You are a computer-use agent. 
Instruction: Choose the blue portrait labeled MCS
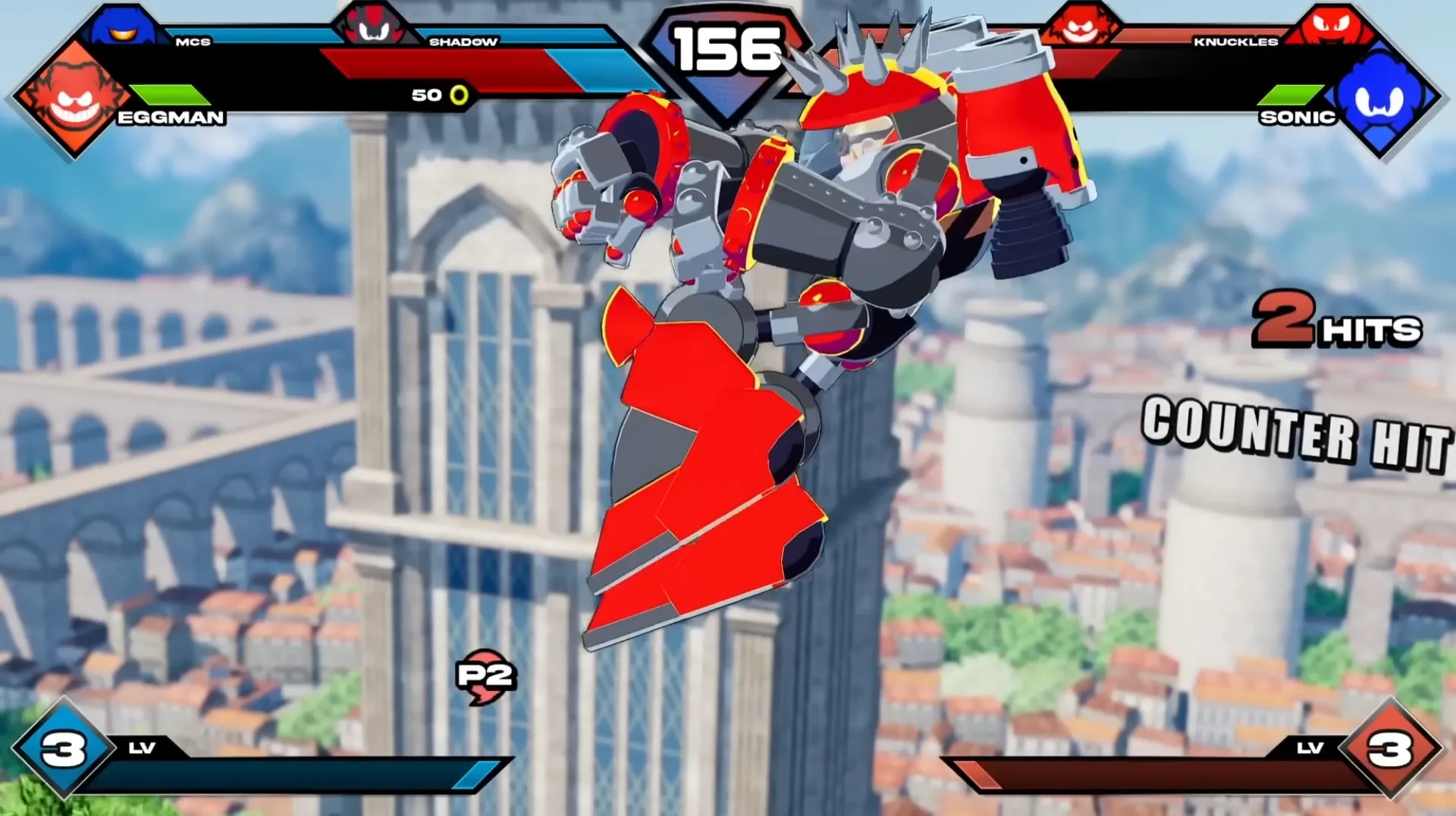(x=121, y=26)
